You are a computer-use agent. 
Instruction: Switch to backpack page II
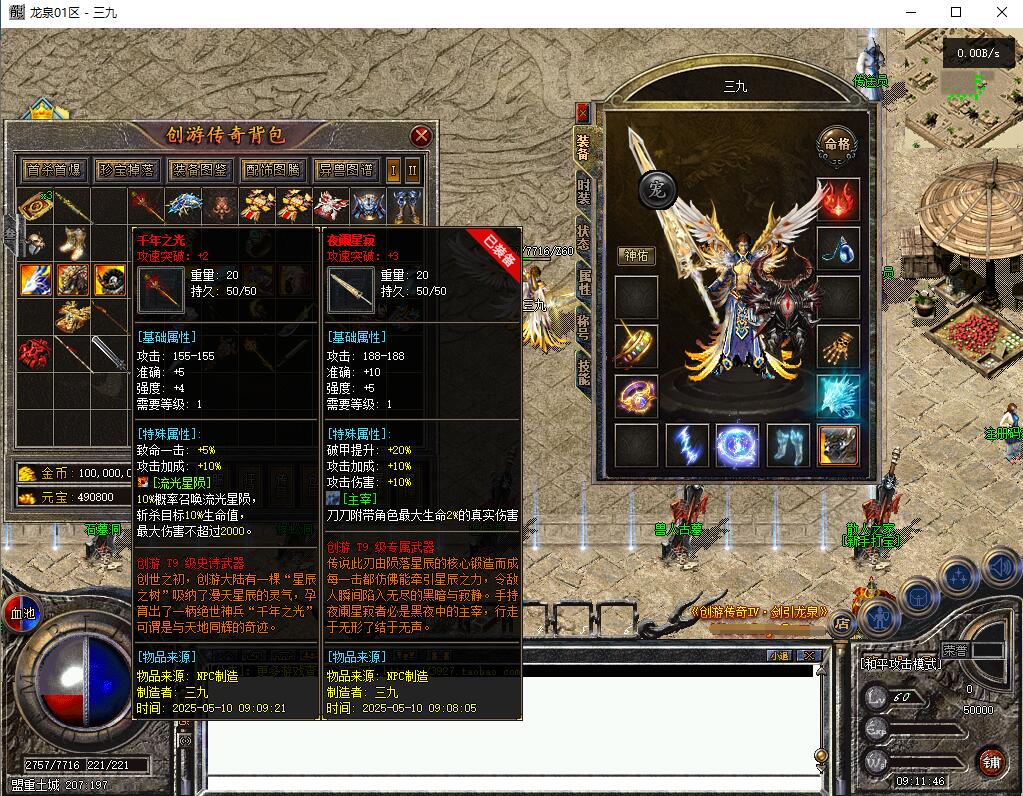412,170
